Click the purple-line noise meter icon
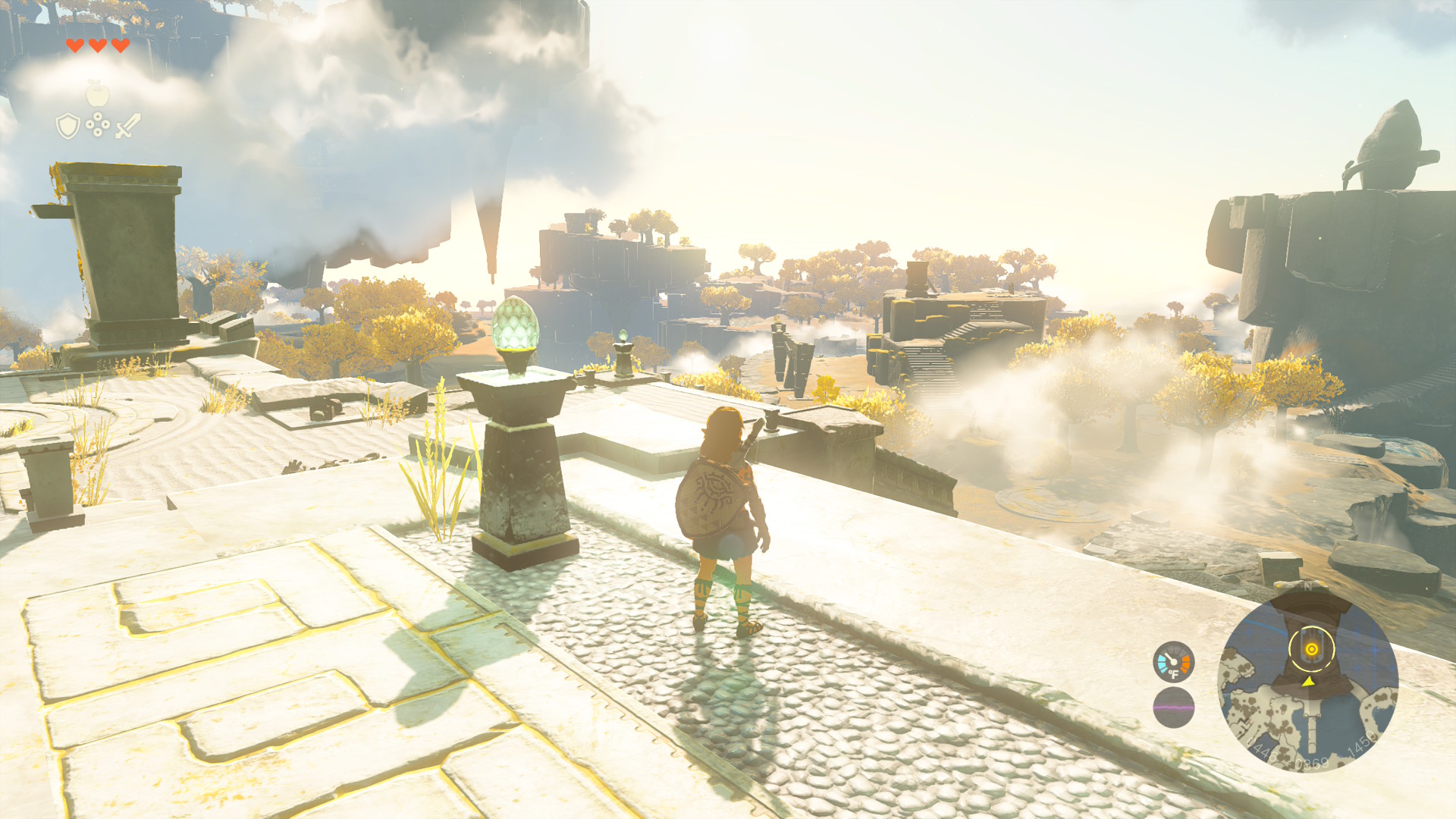The image size is (1456, 819). [x=1173, y=708]
